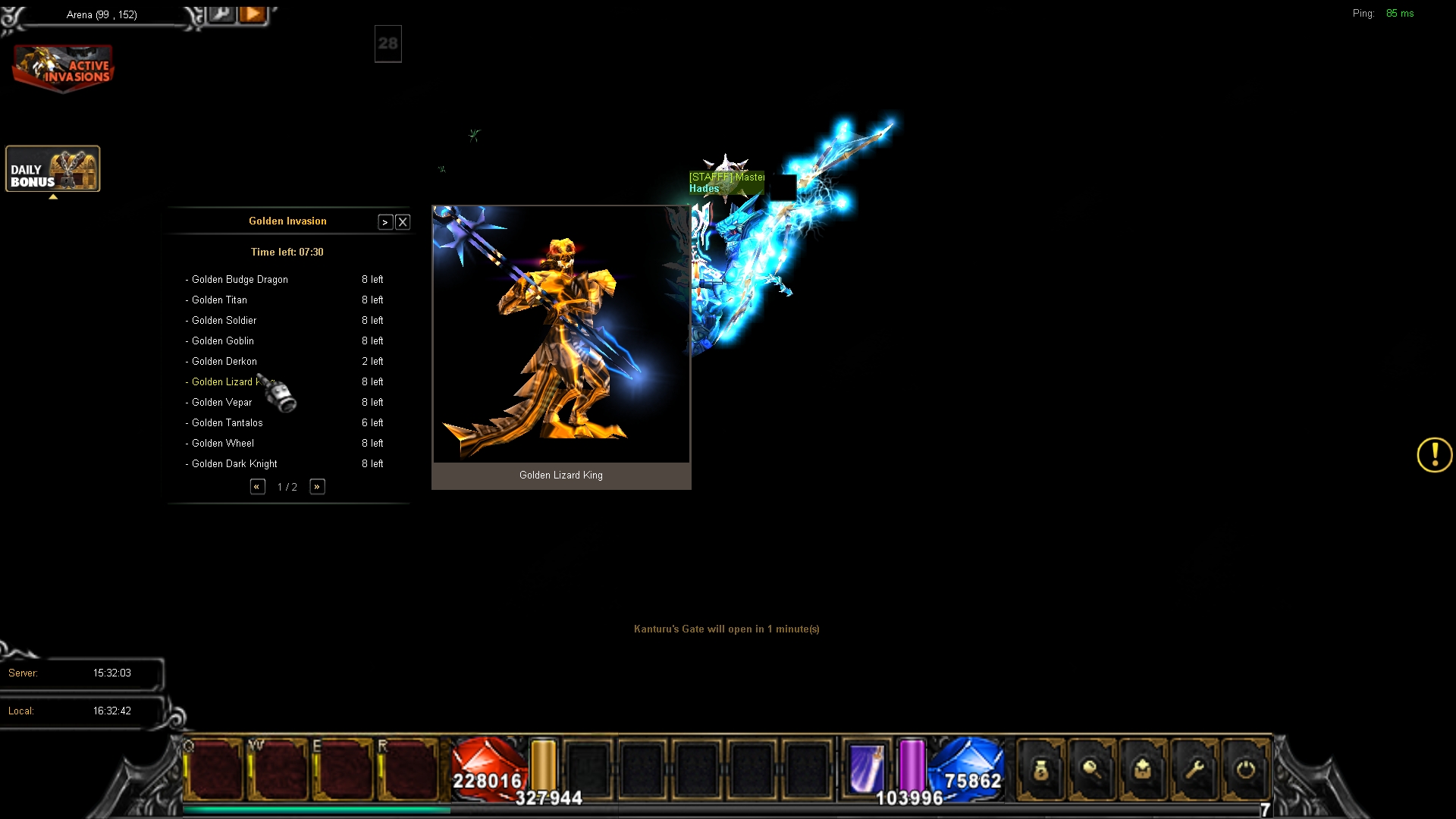
Task: Go to previous page of invasion list
Action: click(257, 487)
